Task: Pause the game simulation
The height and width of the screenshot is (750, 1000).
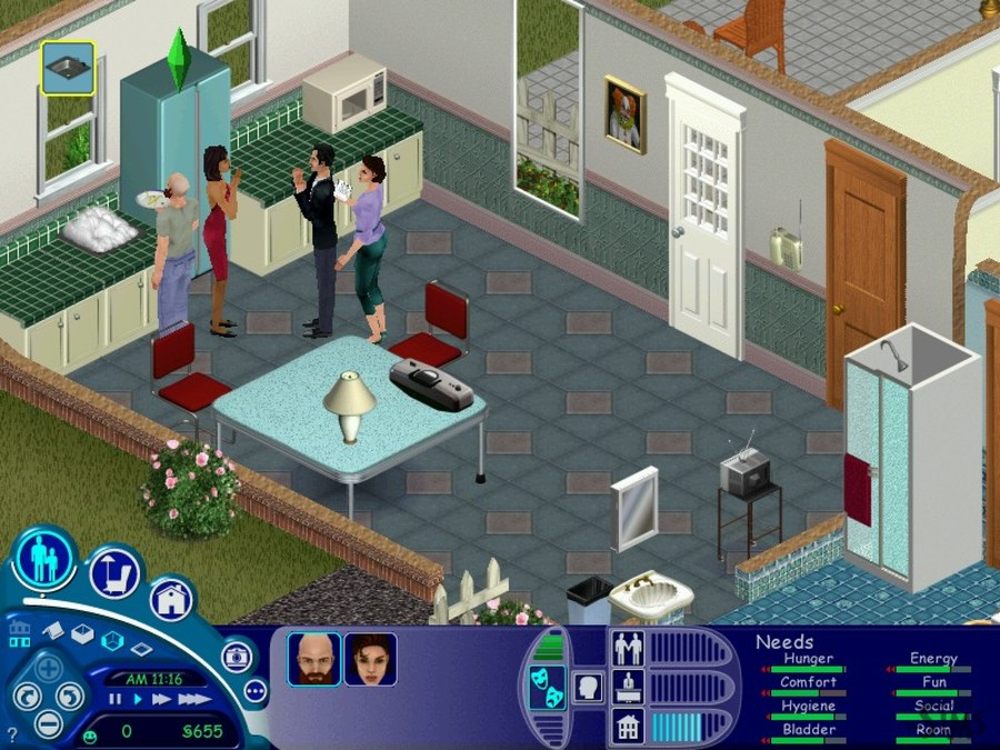Action: [116, 699]
